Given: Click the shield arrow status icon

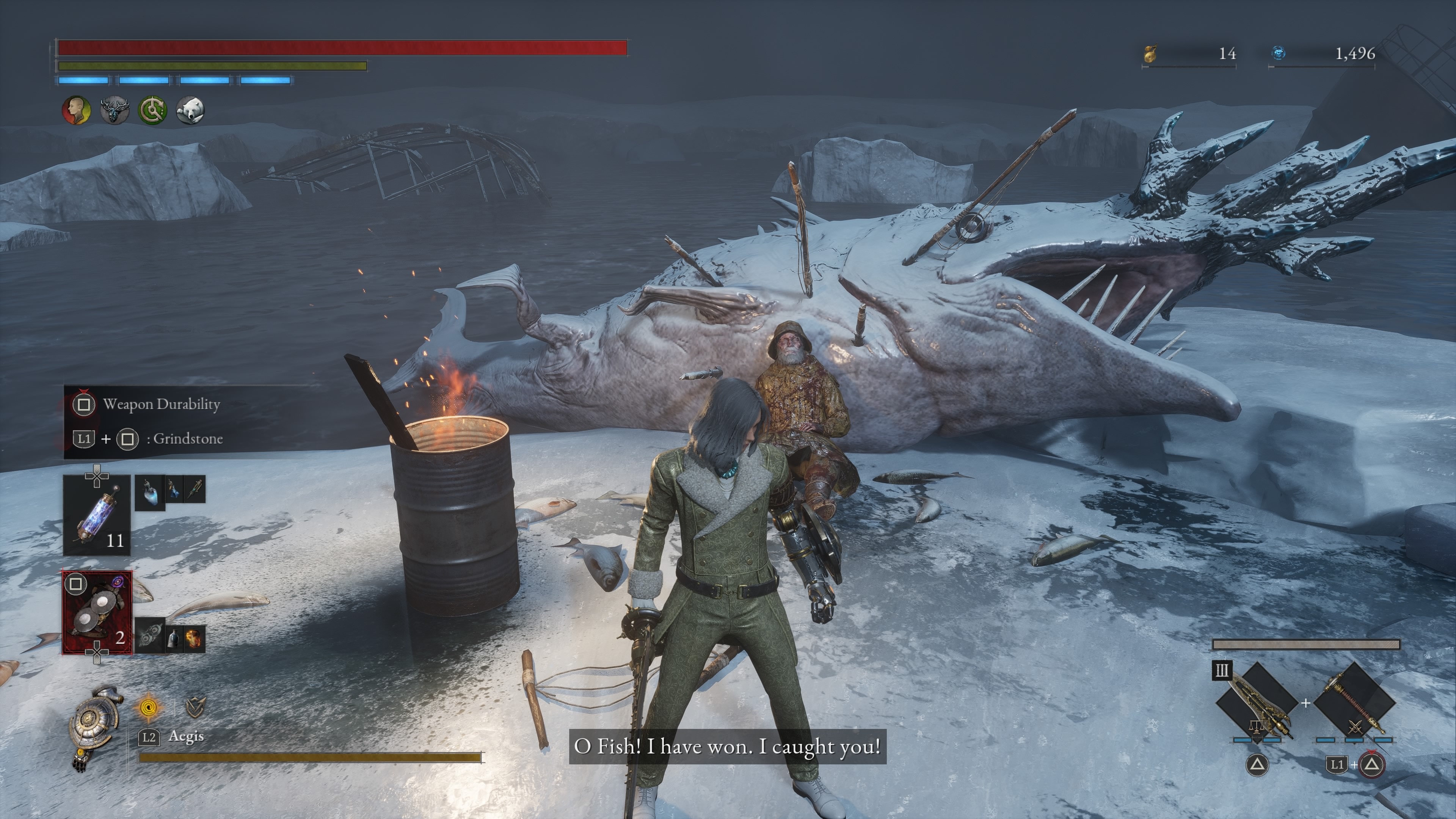Looking at the screenshot, I should click(195, 706).
